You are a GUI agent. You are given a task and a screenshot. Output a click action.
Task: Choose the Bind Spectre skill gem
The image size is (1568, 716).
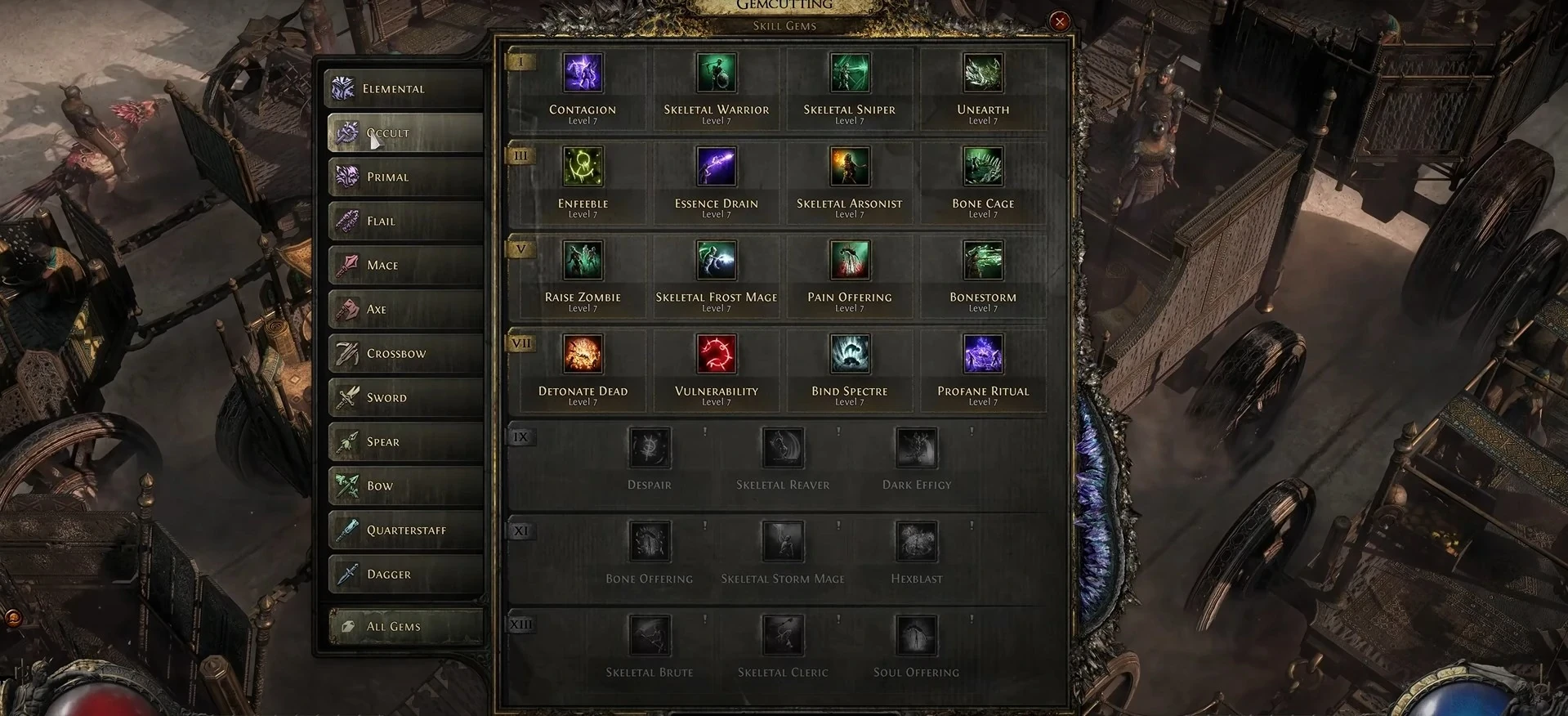point(849,354)
